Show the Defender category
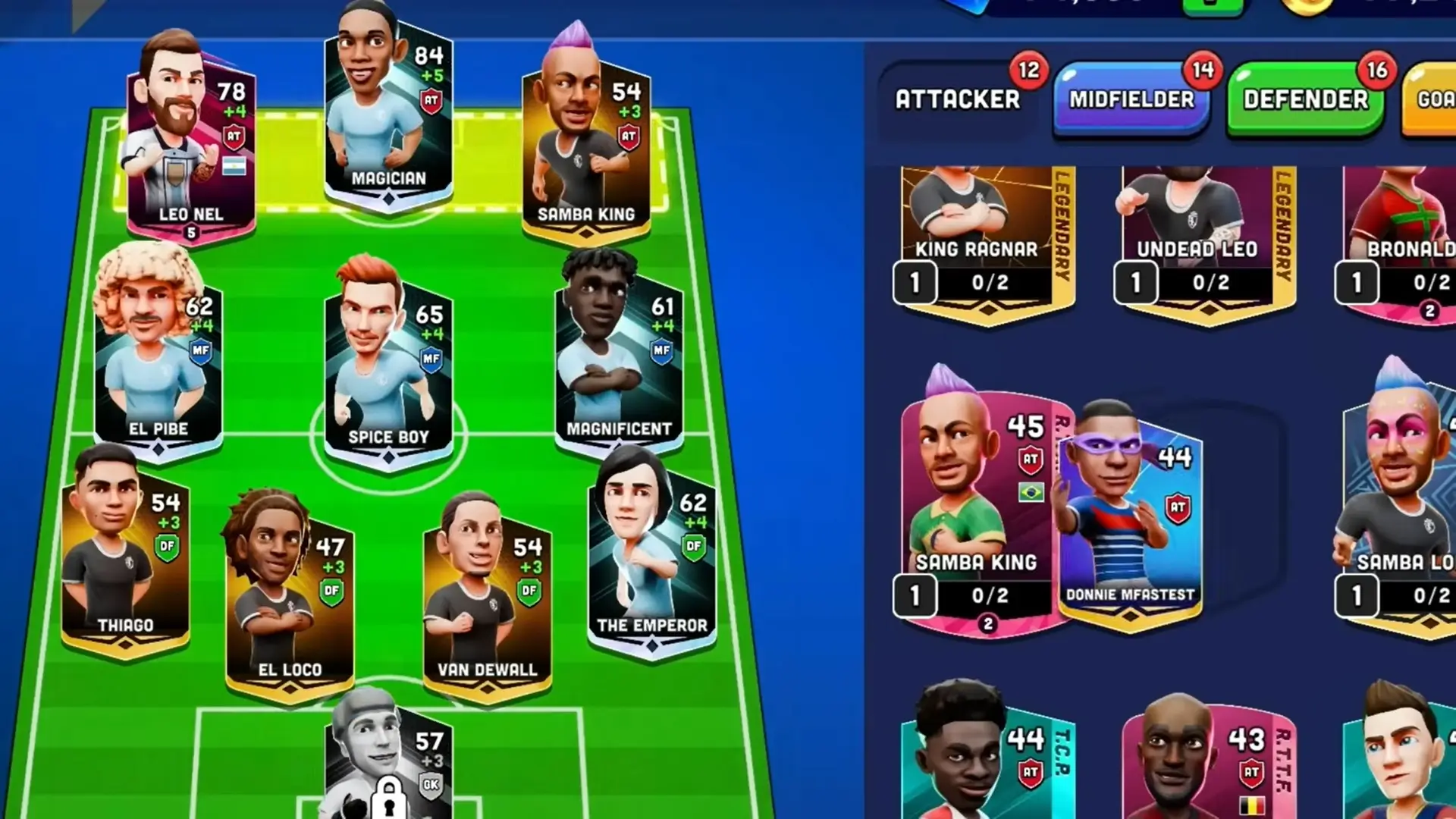 1305,99
